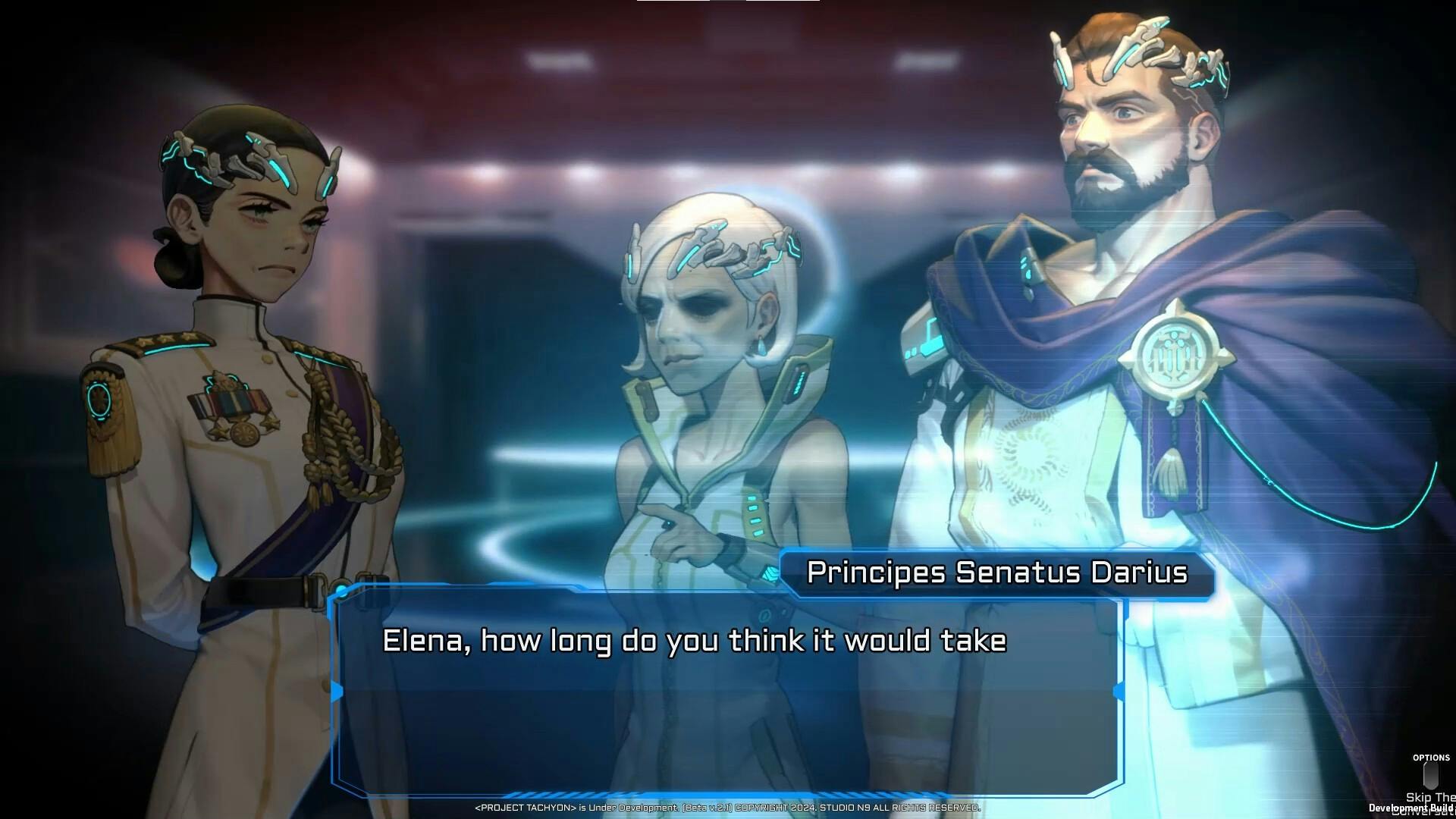Screen dimensions: 1456x819
Task: Advance the conversation via the dialogue box
Action: [726, 692]
